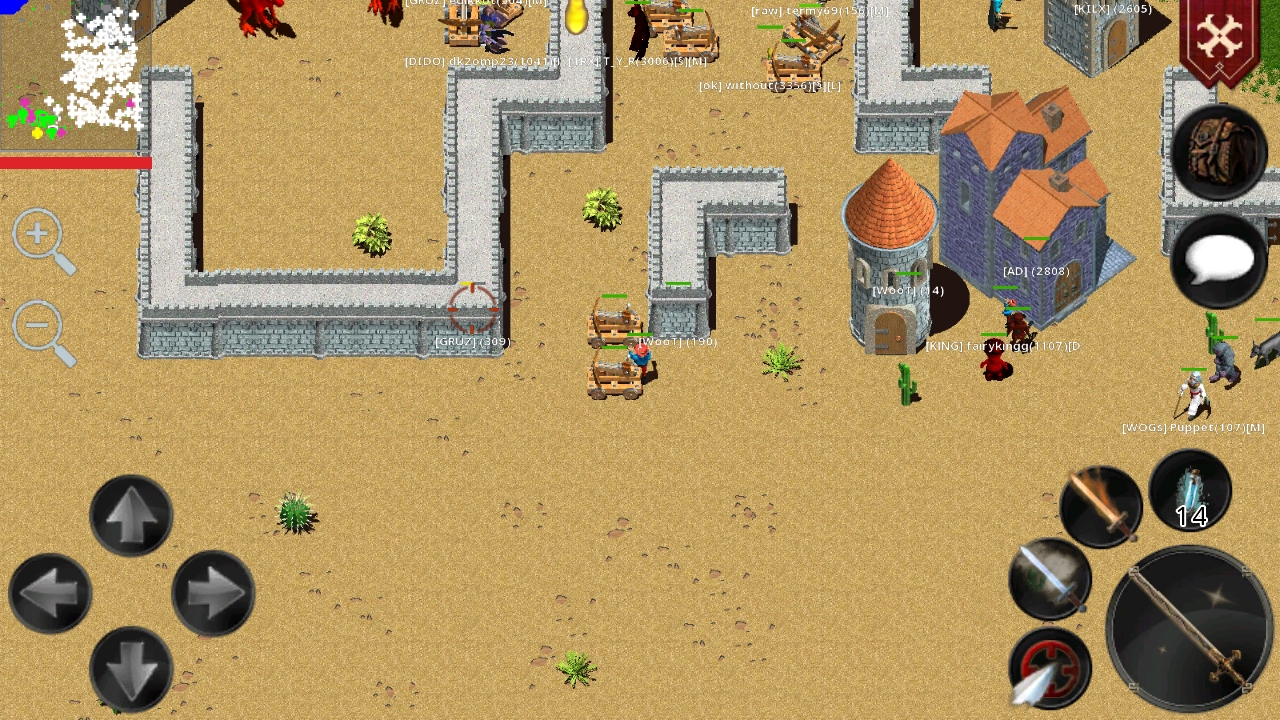Drink a potion from the vial slot showing 14

point(1190,490)
